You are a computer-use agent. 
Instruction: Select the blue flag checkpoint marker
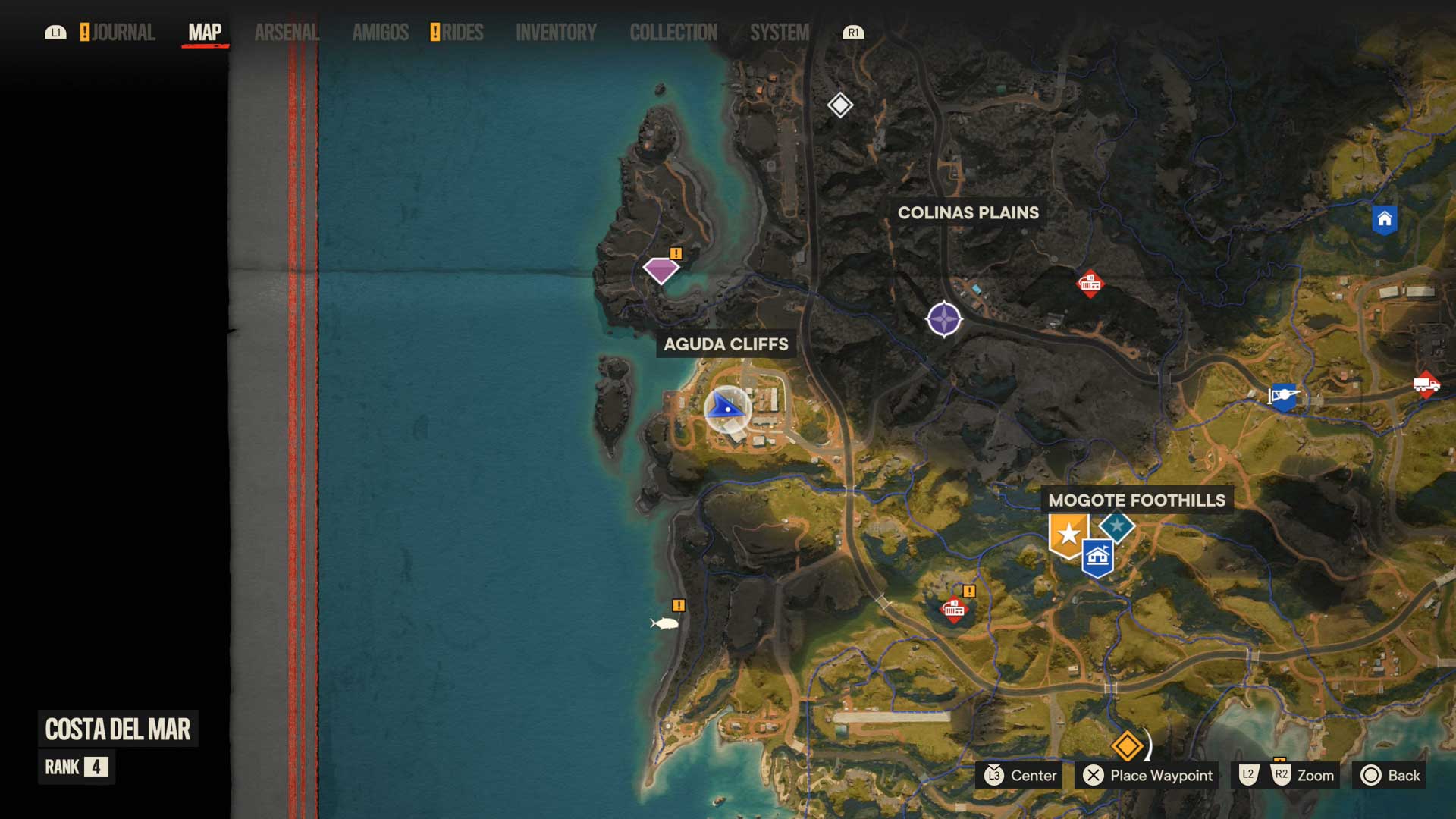[1283, 397]
